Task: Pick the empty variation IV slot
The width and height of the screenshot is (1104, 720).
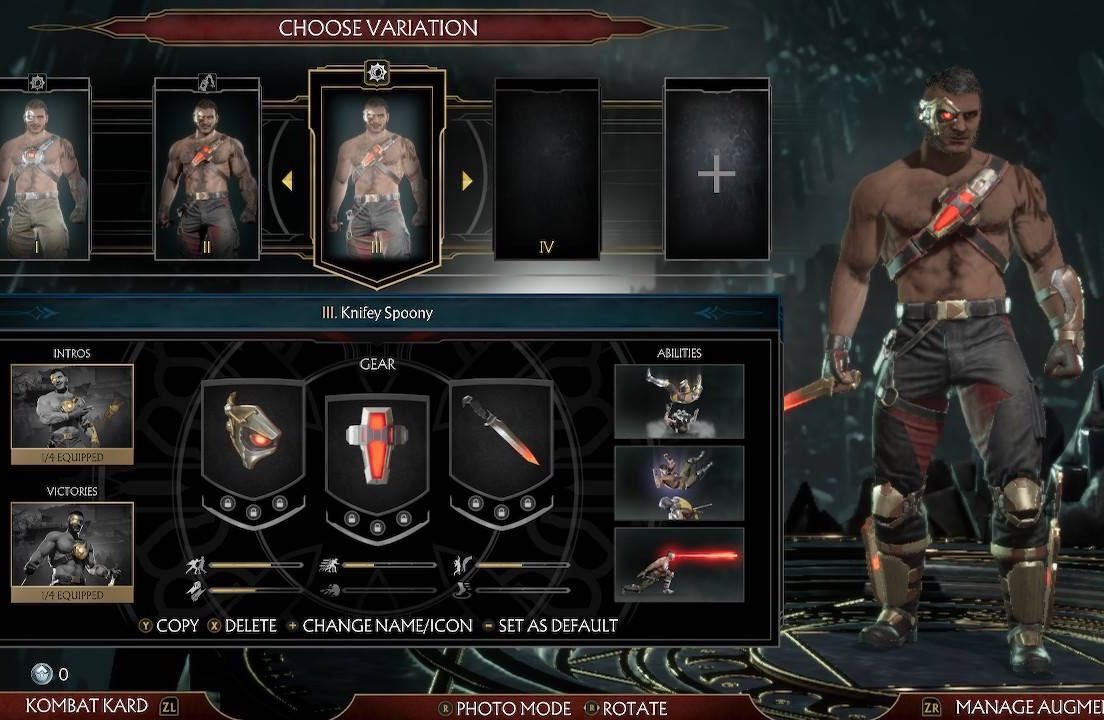Action: pyautogui.click(x=546, y=170)
